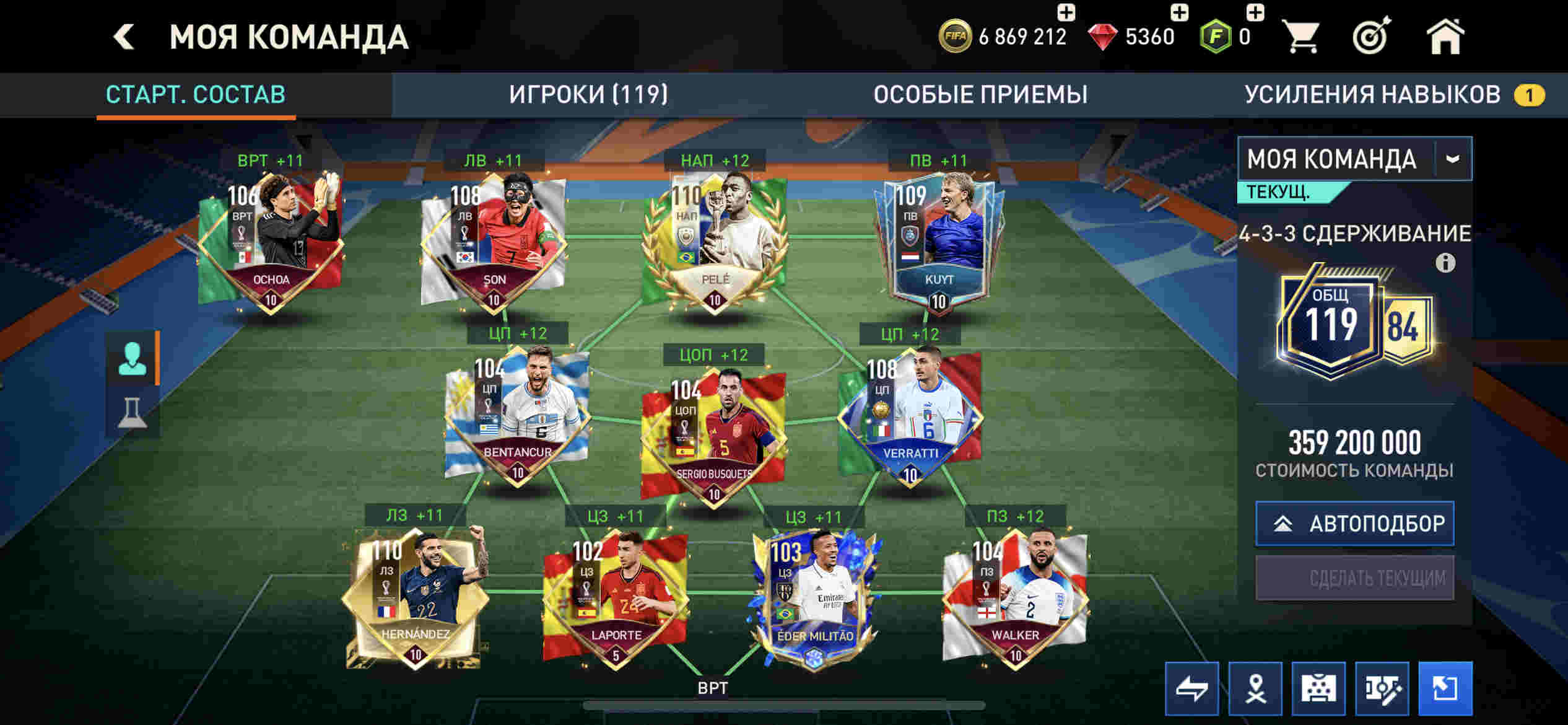
Task: Select the Verratti midfielder card
Action: pyautogui.click(x=909, y=418)
